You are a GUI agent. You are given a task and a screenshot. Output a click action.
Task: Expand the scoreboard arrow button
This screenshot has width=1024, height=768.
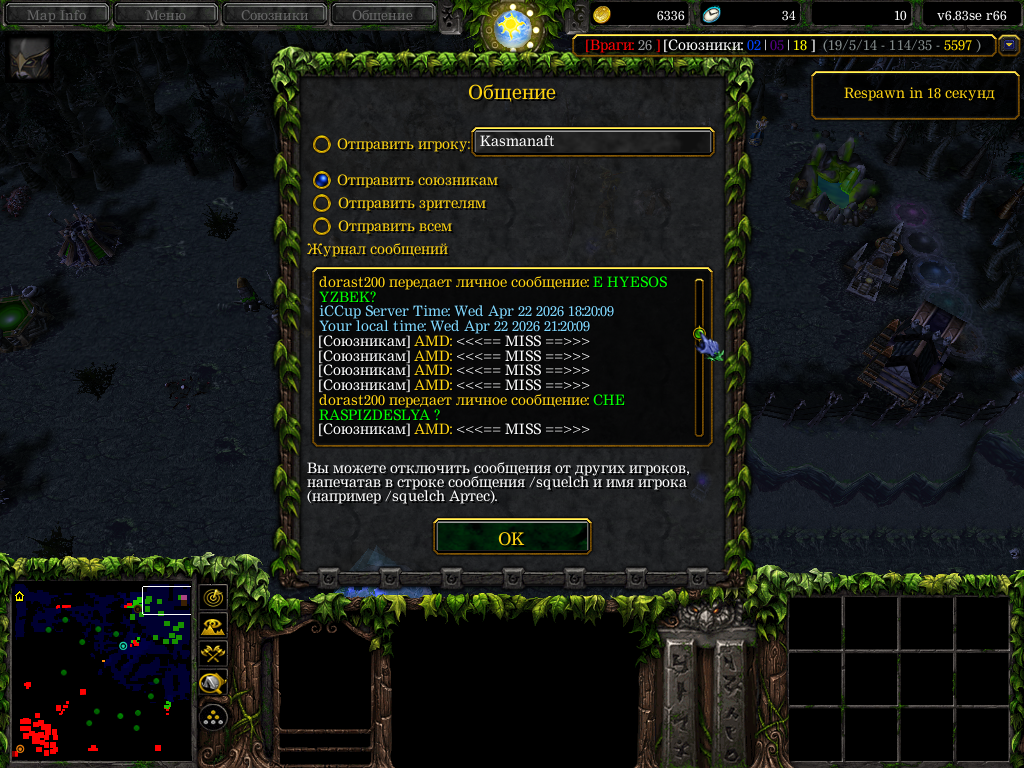click(x=1009, y=45)
